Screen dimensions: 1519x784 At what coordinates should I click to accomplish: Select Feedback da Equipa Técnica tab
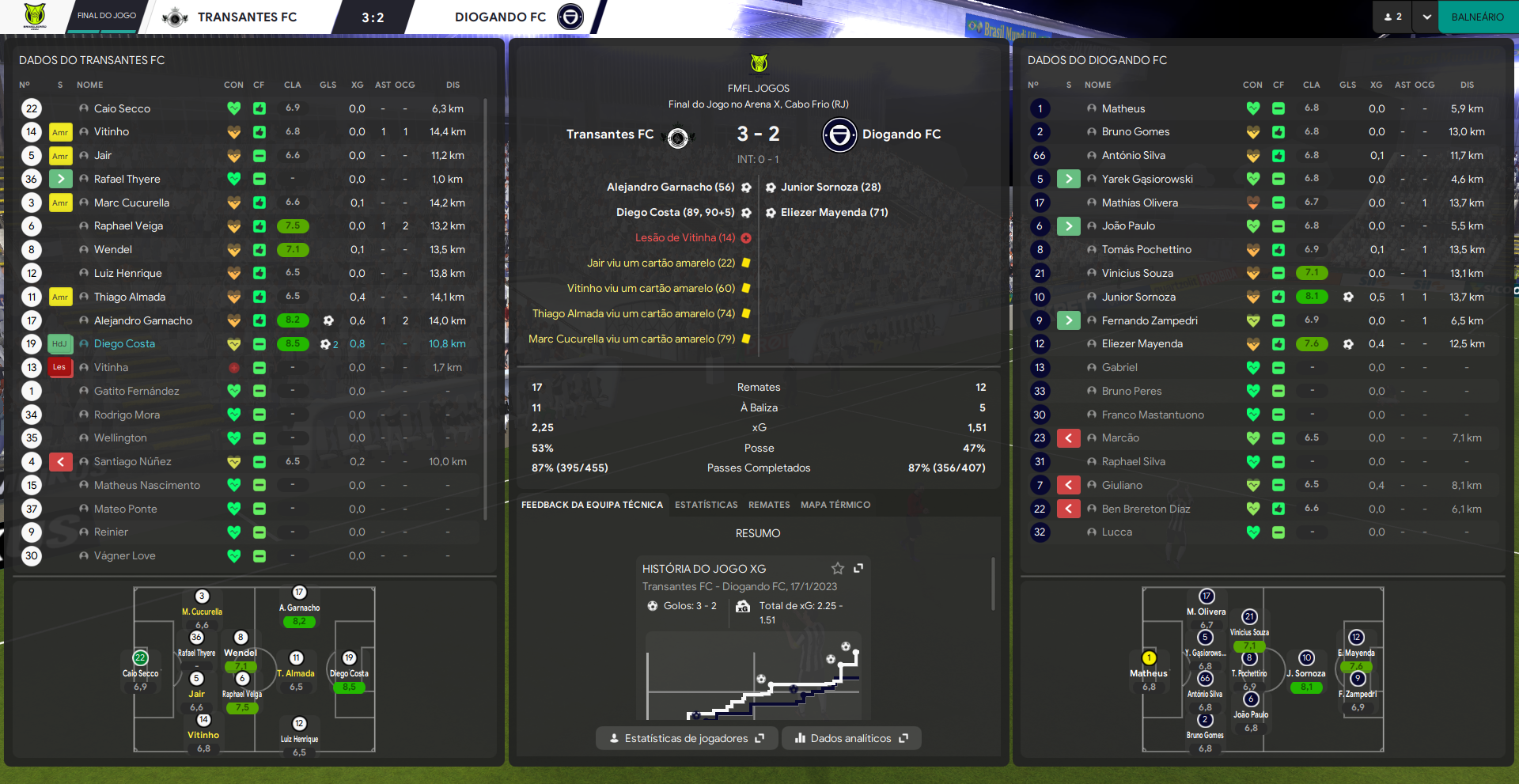click(x=592, y=505)
